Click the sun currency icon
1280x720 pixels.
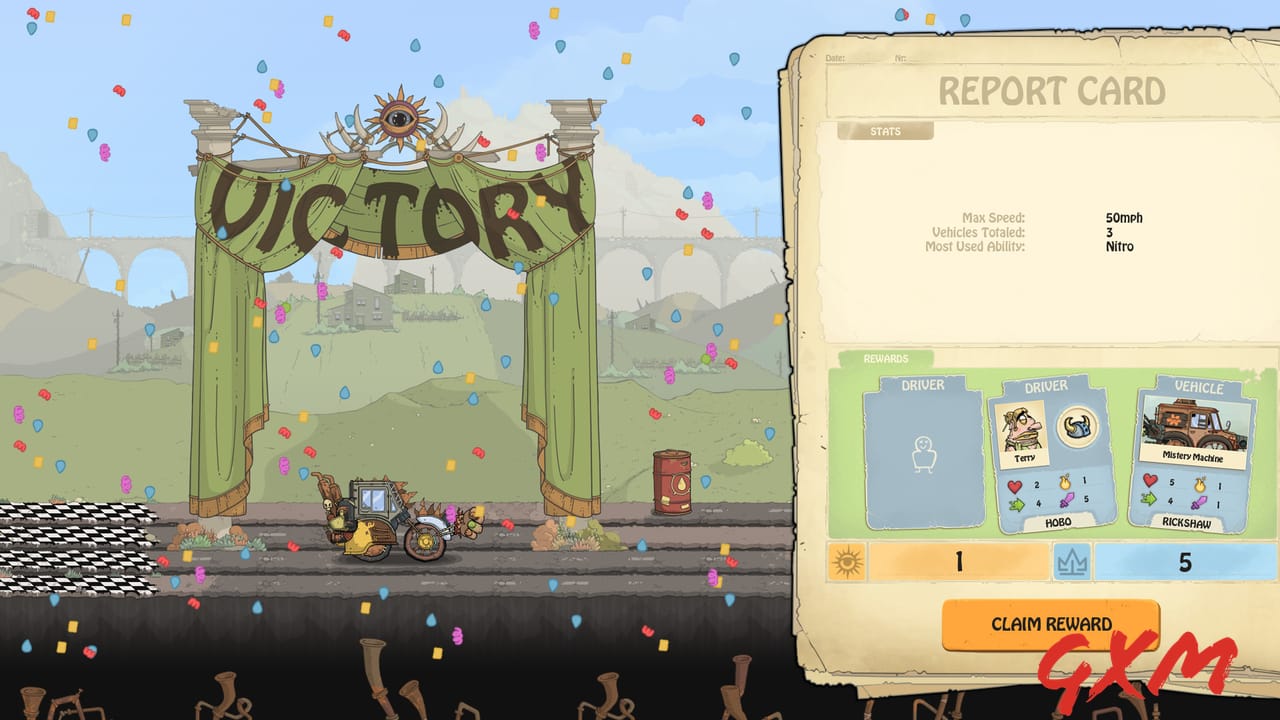click(x=850, y=562)
